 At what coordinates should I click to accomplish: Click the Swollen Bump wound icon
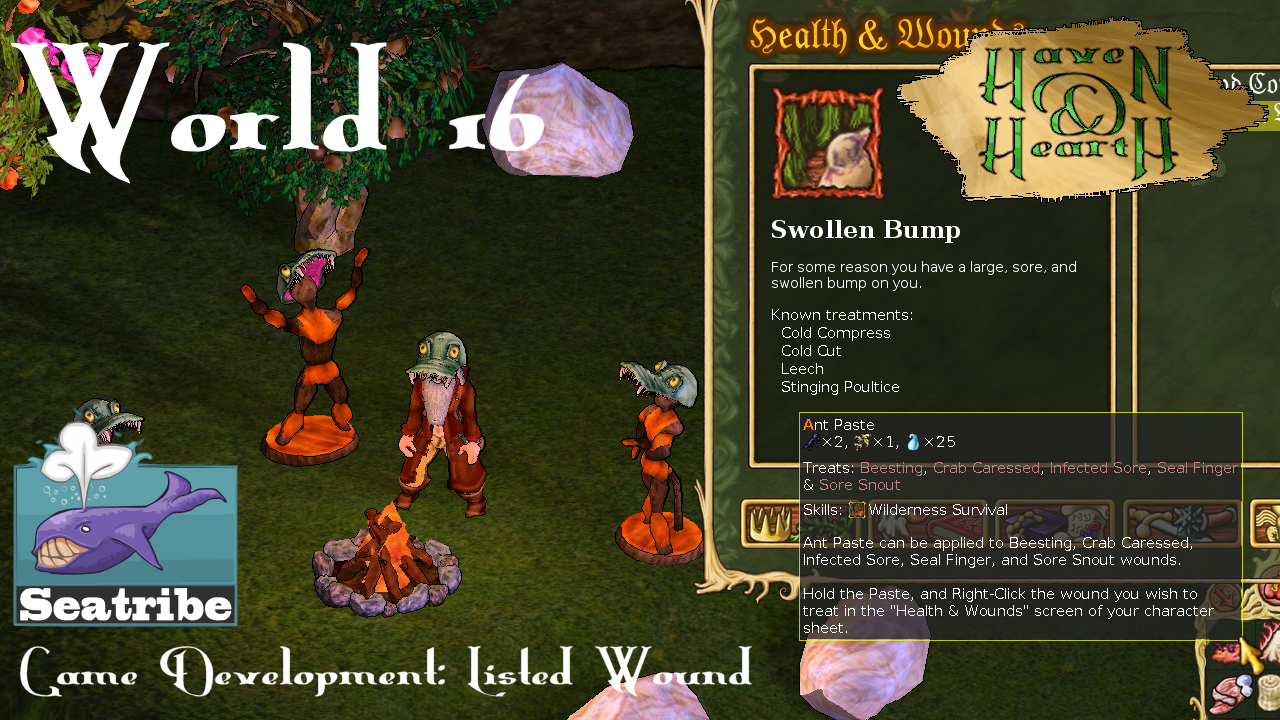pyautogui.click(x=828, y=140)
